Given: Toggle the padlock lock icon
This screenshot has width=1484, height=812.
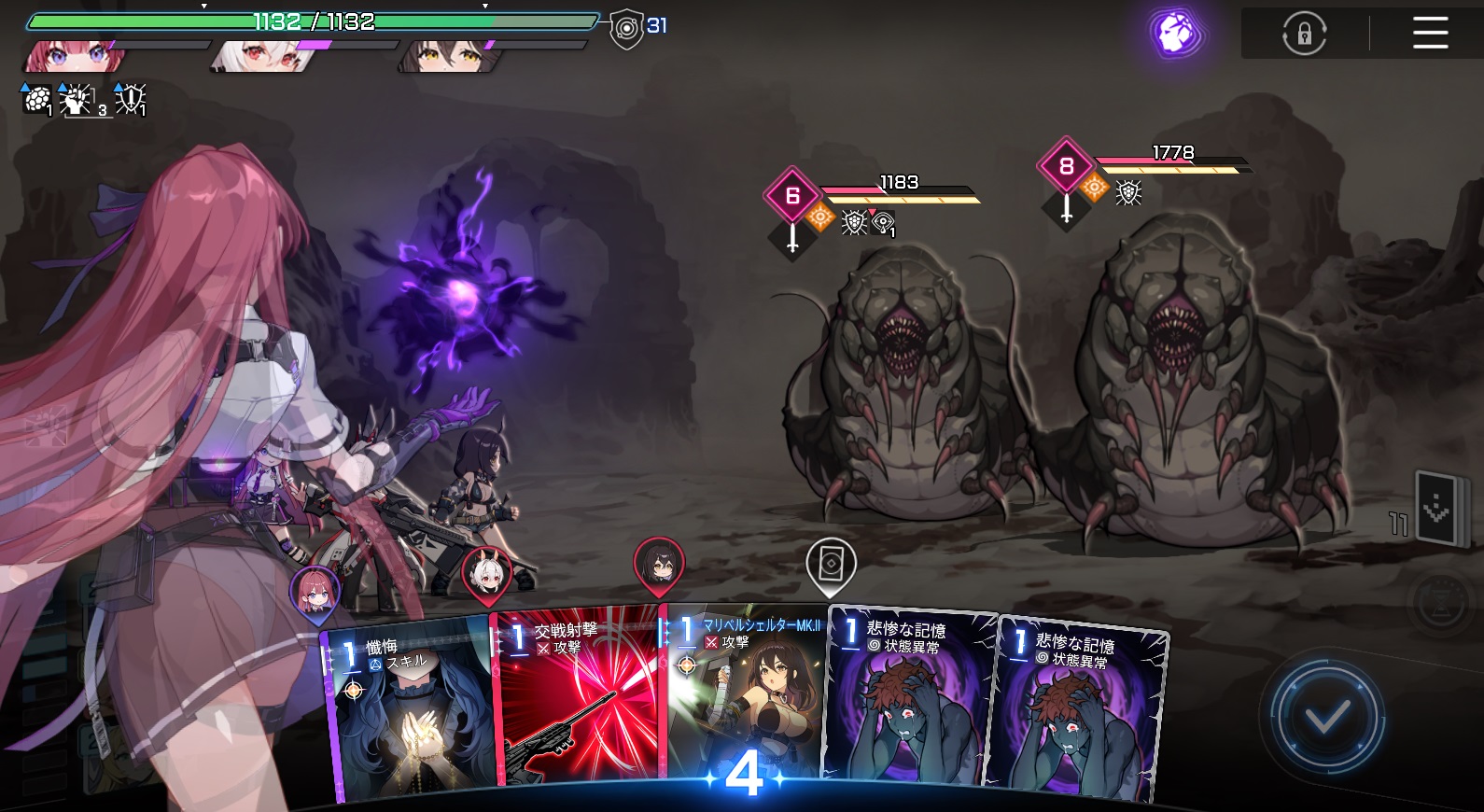Looking at the screenshot, I should pos(1304,35).
